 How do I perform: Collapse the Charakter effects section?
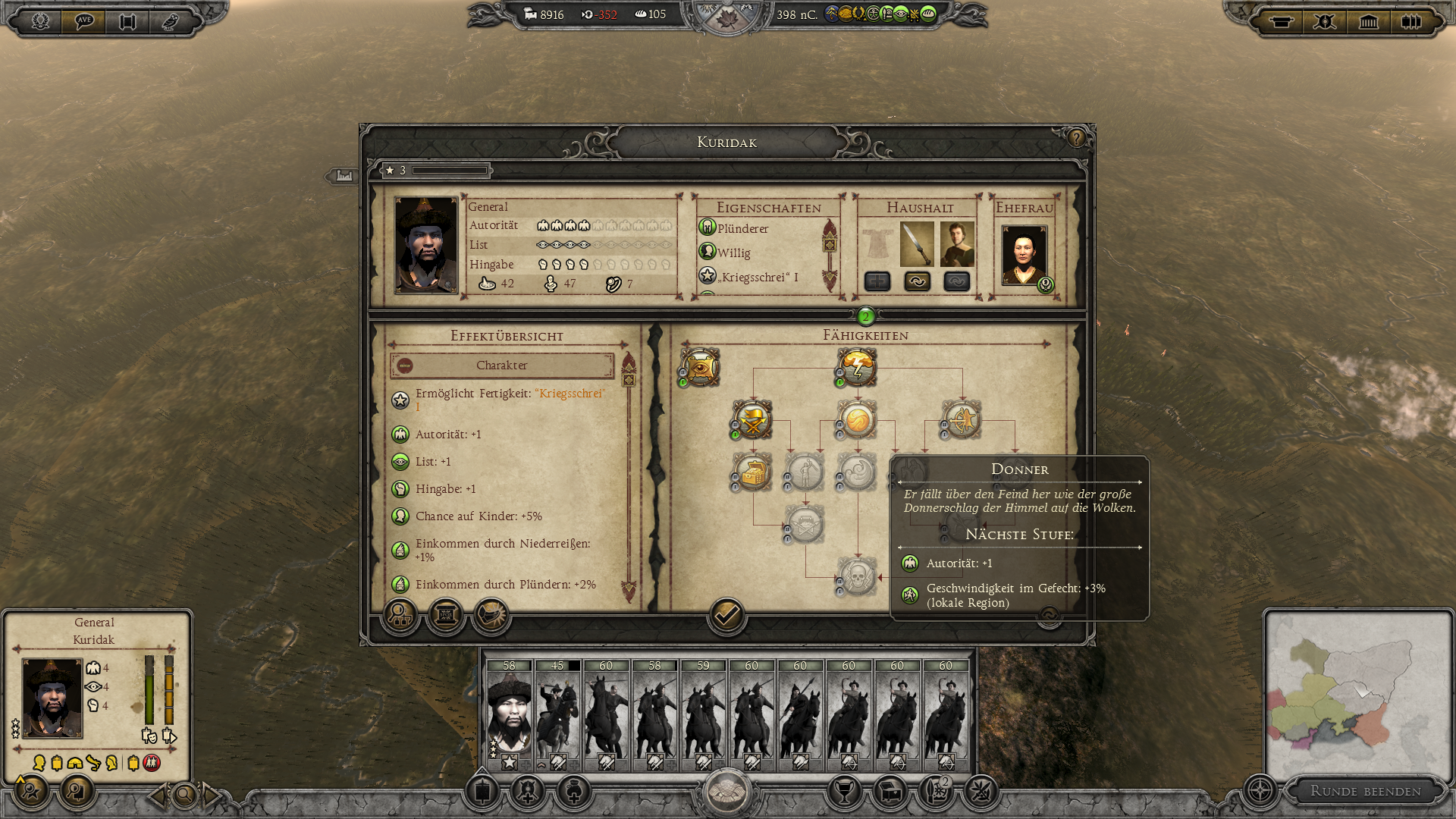(x=406, y=366)
